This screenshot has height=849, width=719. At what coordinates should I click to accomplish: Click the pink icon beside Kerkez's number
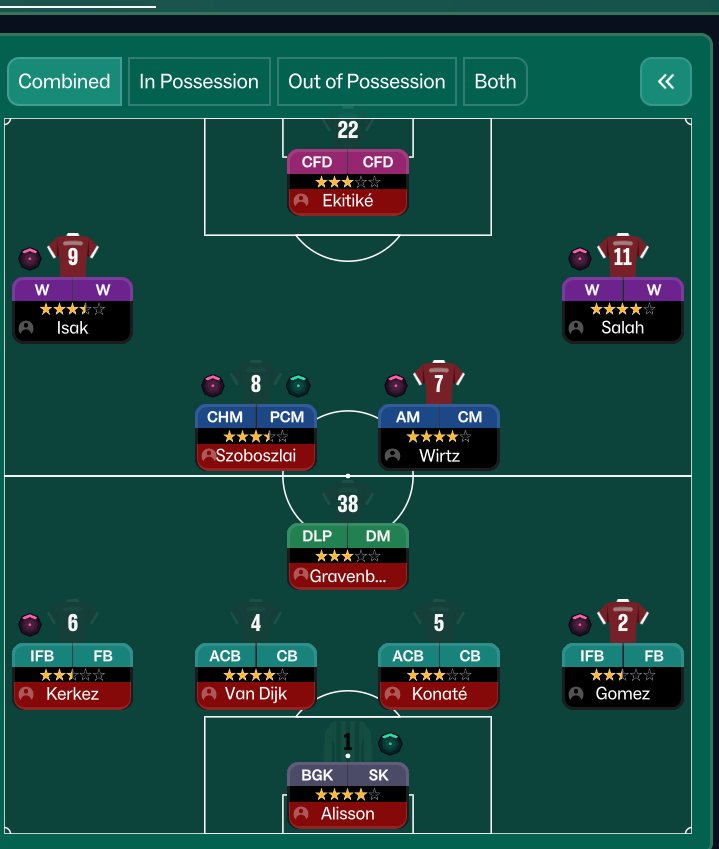(30, 625)
